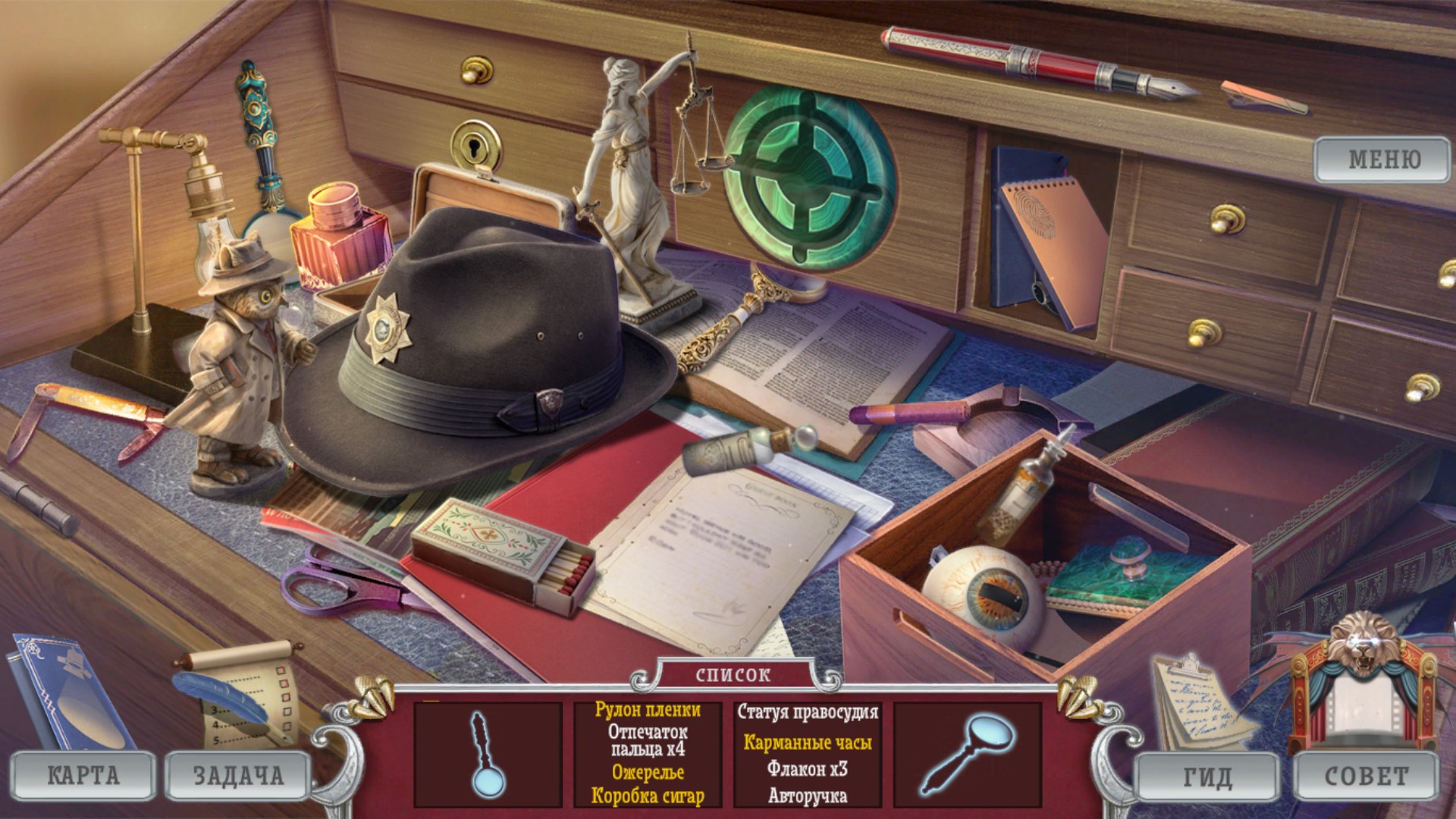Viewport: 1456px width, 819px height.
Task: Choose 'Карманные часы' list entry
Action: coord(808,742)
